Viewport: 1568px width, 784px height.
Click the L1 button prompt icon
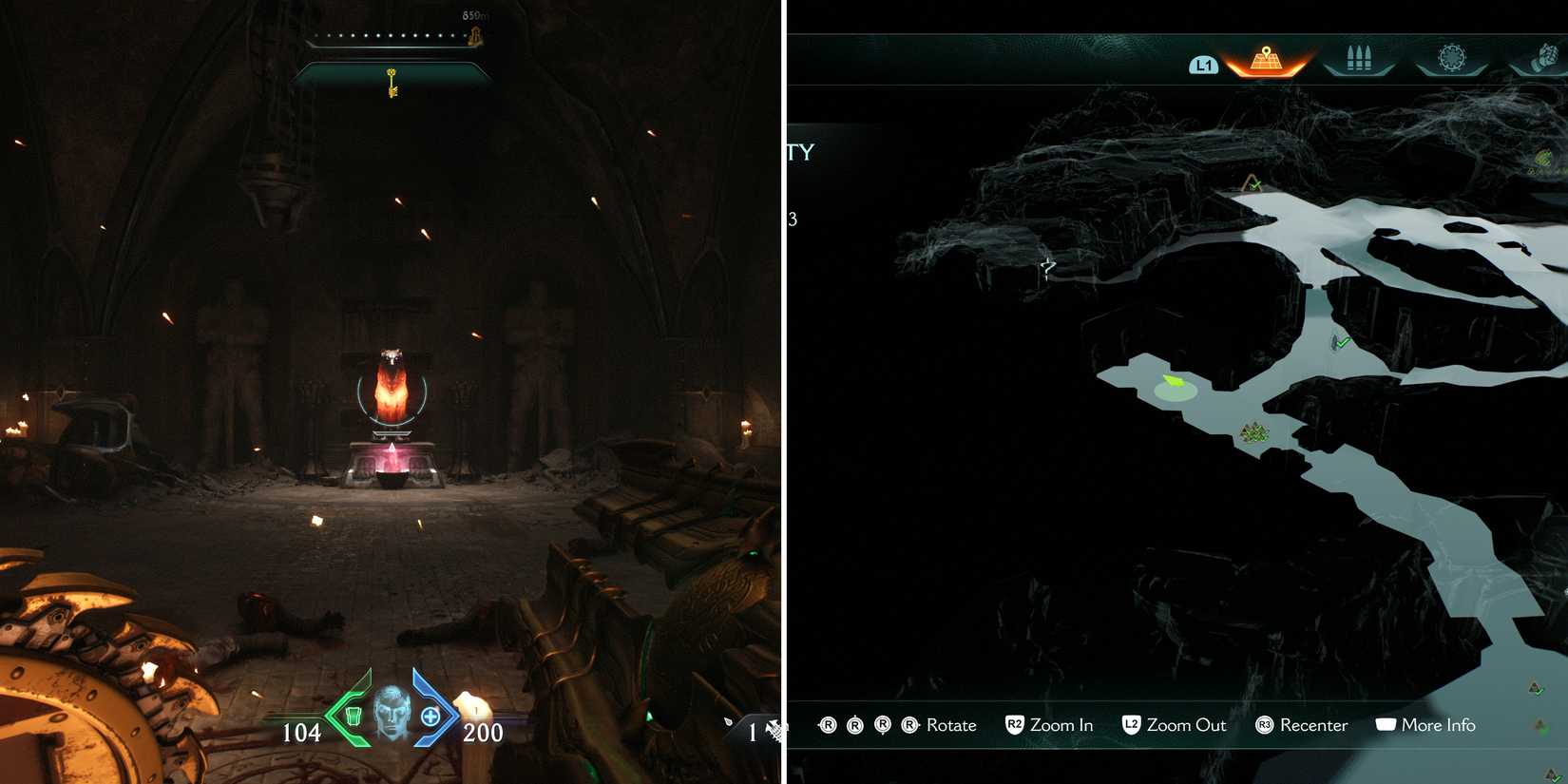1204,66
